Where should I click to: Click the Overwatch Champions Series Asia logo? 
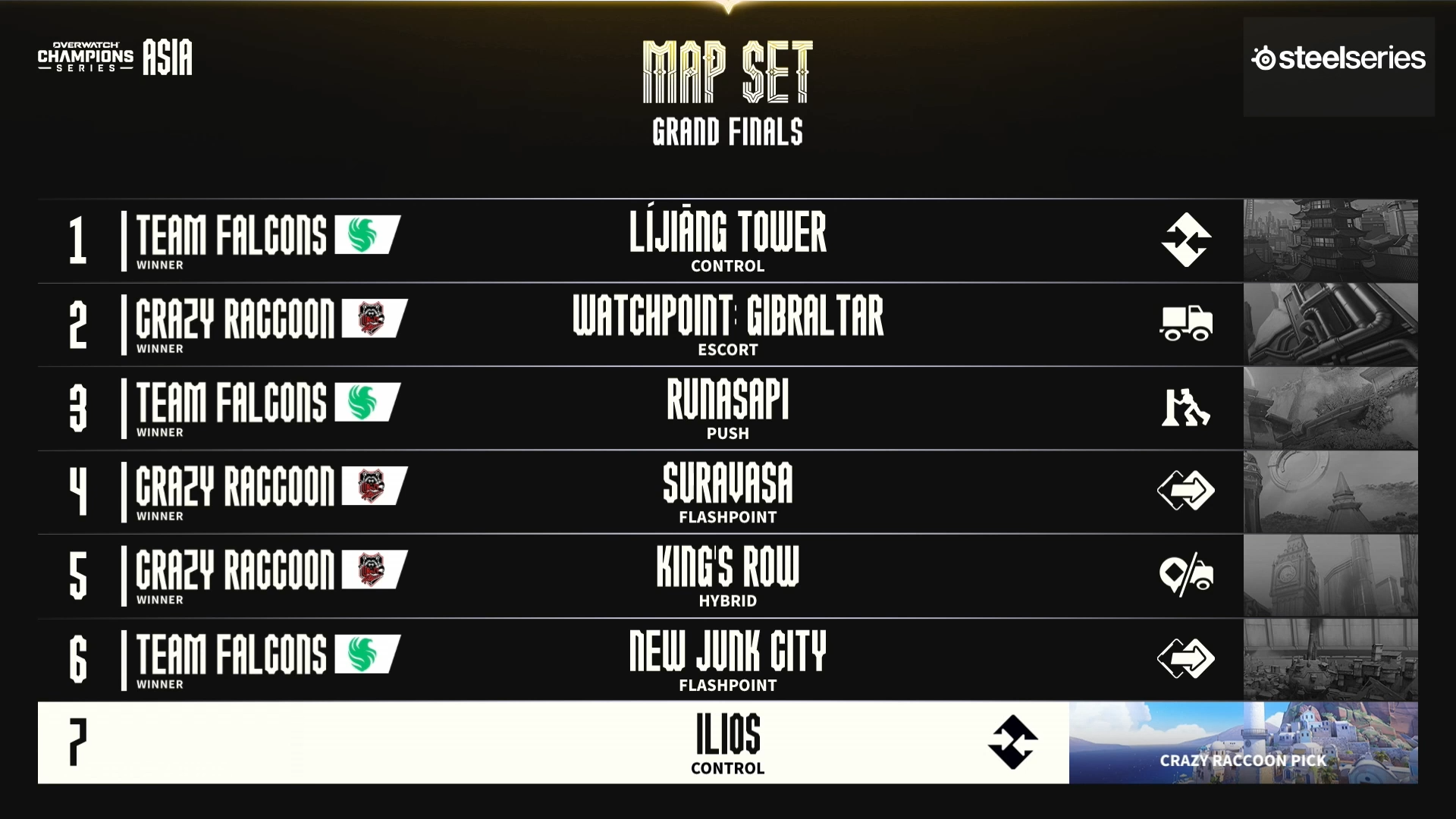point(115,58)
